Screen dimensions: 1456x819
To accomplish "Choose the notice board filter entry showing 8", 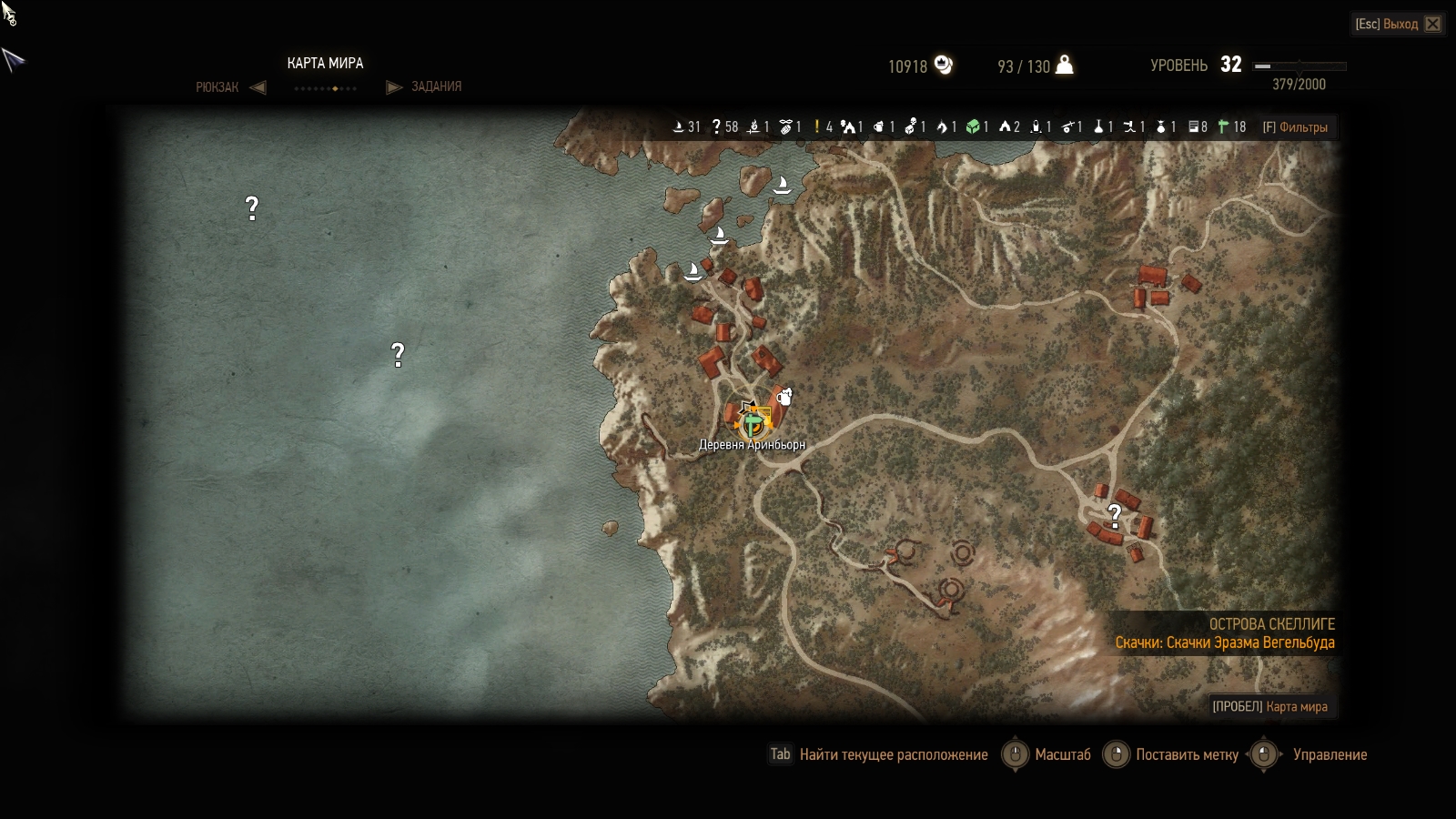I will point(1198,127).
